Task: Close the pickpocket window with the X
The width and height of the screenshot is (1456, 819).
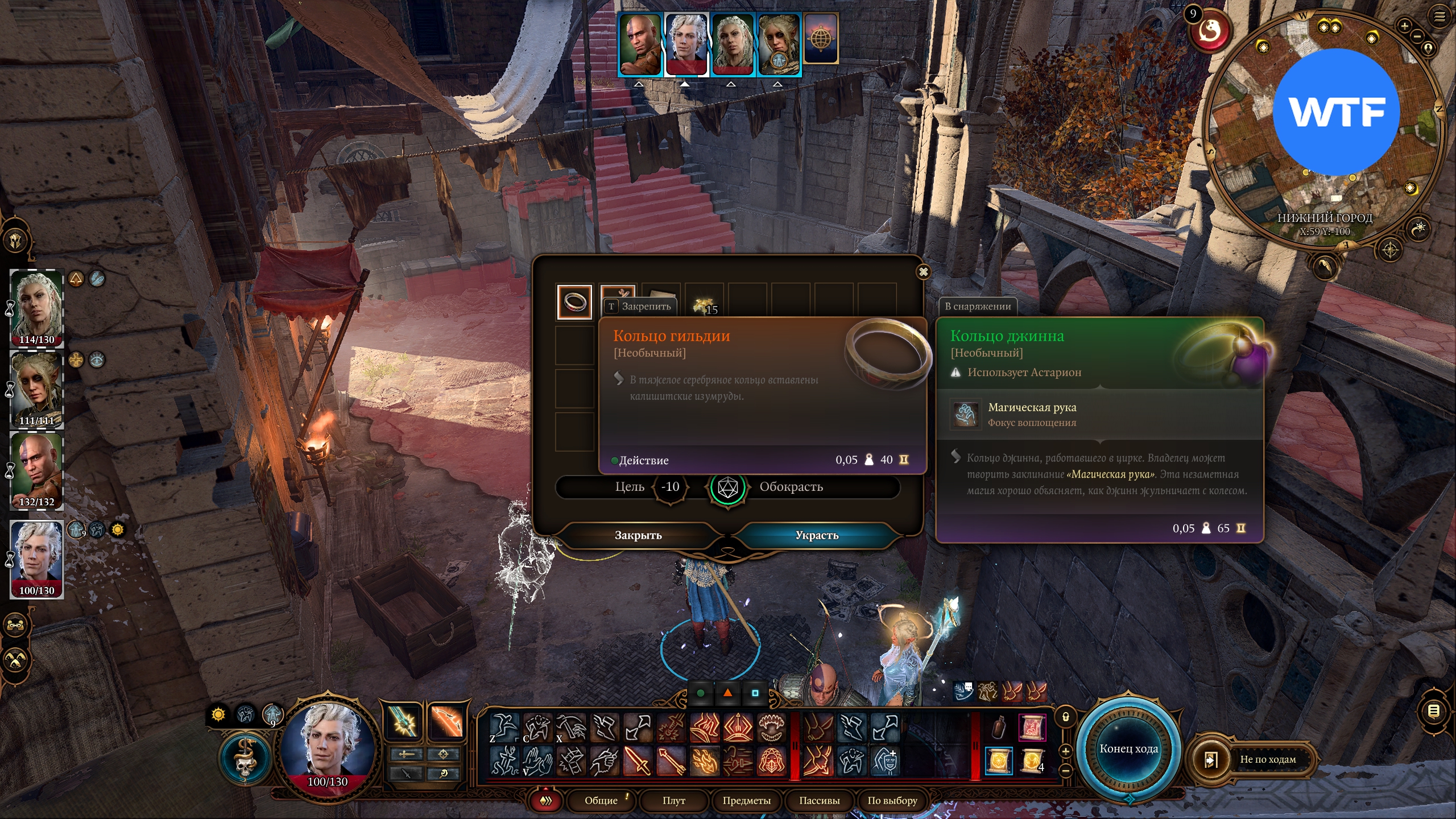Action: point(924,272)
